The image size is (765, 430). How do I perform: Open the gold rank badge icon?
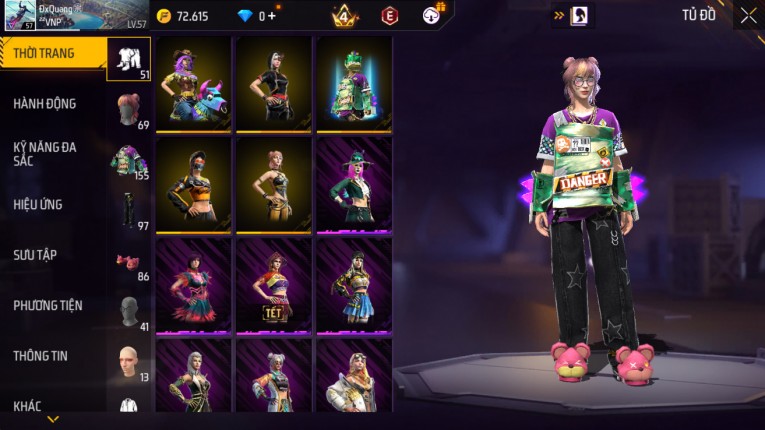tap(344, 16)
